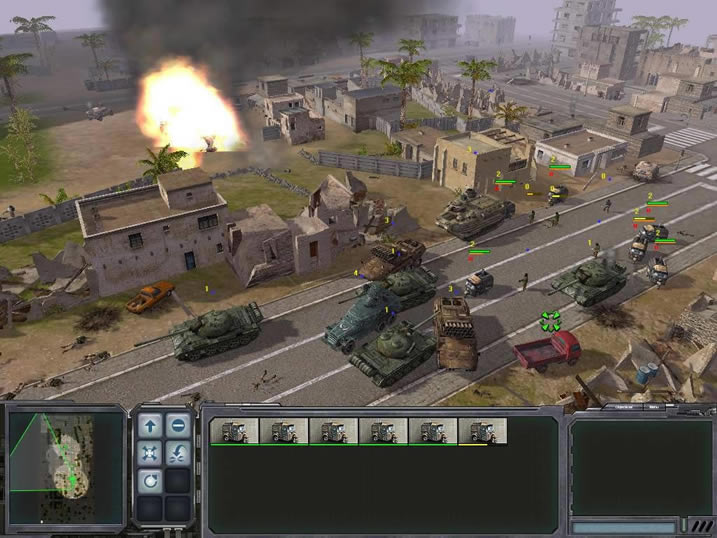Image resolution: width=717 pixels, height=538 pixels.
Task: Select the leftmost vehicle portrait in selection panel
Action: click(x=234, y=431)
